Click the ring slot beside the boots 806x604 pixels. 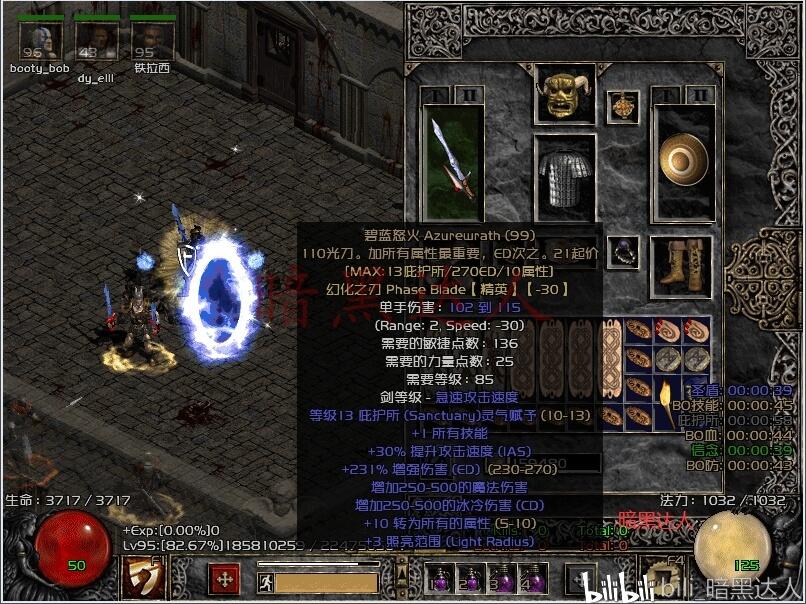pyautogui.click(x=624, y=250)
